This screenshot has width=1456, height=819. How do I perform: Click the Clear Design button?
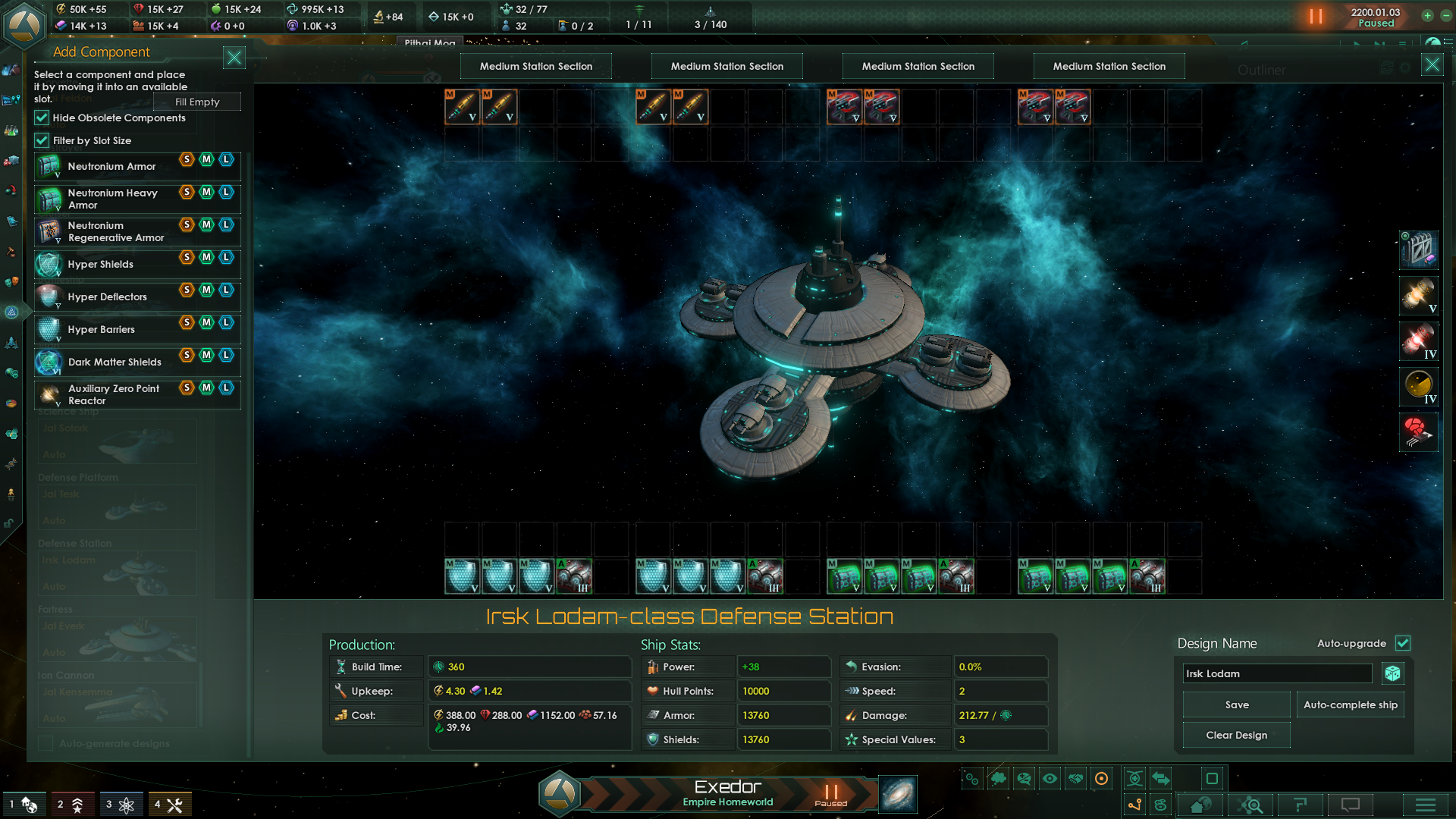[1235, 735]
